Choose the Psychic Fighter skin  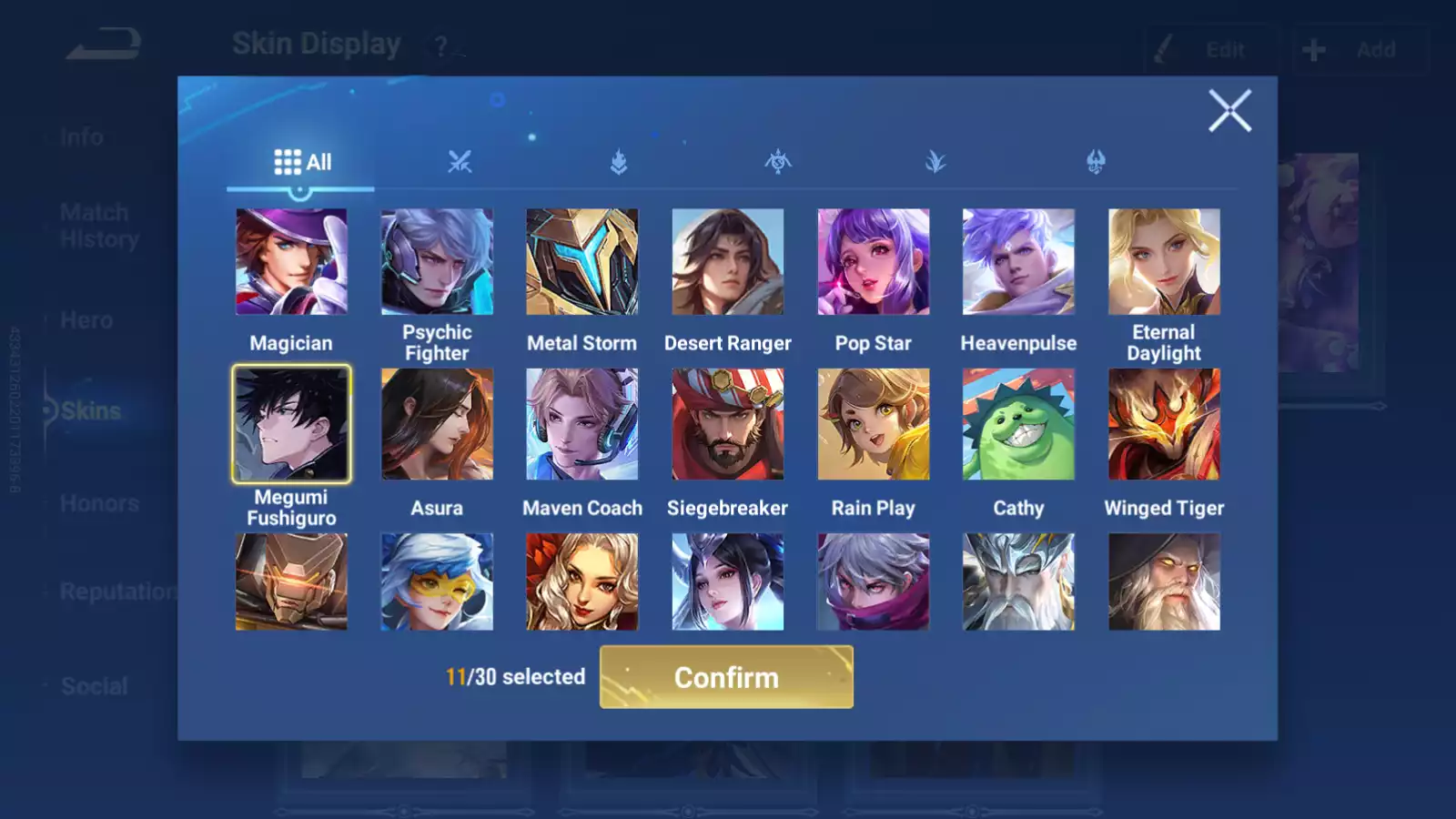[x=437, y=262]
